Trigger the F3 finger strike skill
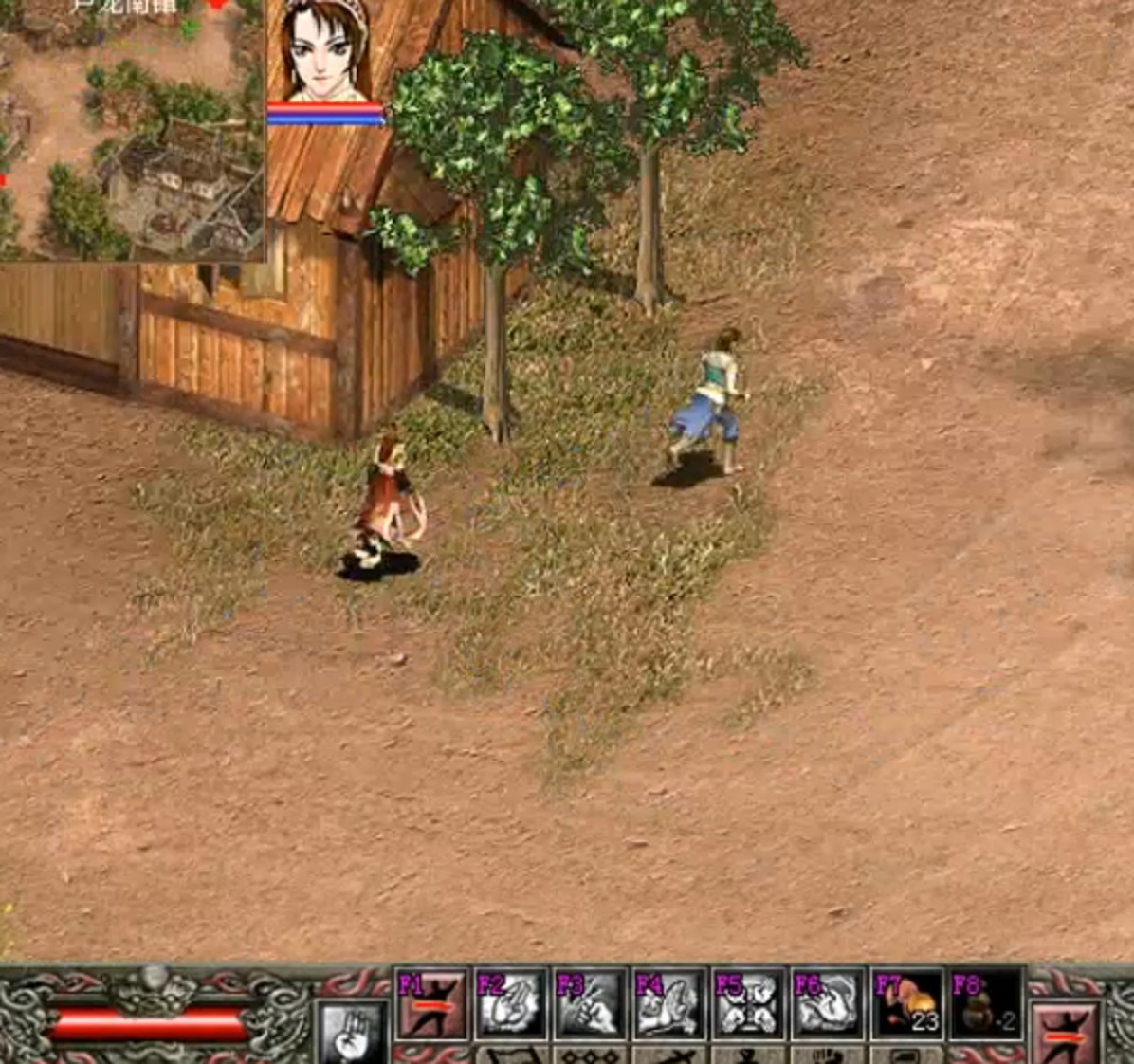The image size is (1134, 1064). coord(590,1003)
